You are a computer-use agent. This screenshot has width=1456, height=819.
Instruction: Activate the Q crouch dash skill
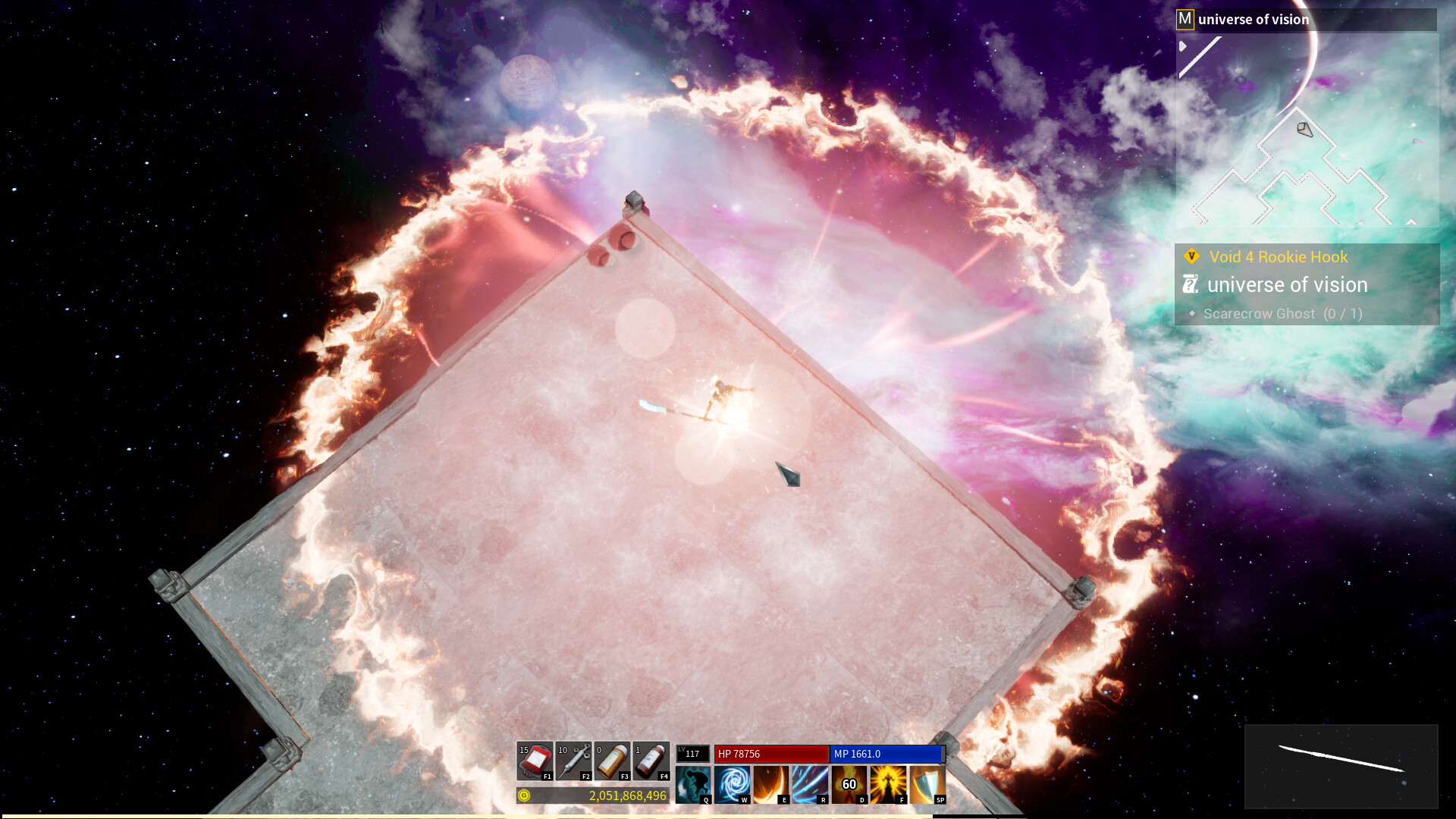tap(695, 784)
